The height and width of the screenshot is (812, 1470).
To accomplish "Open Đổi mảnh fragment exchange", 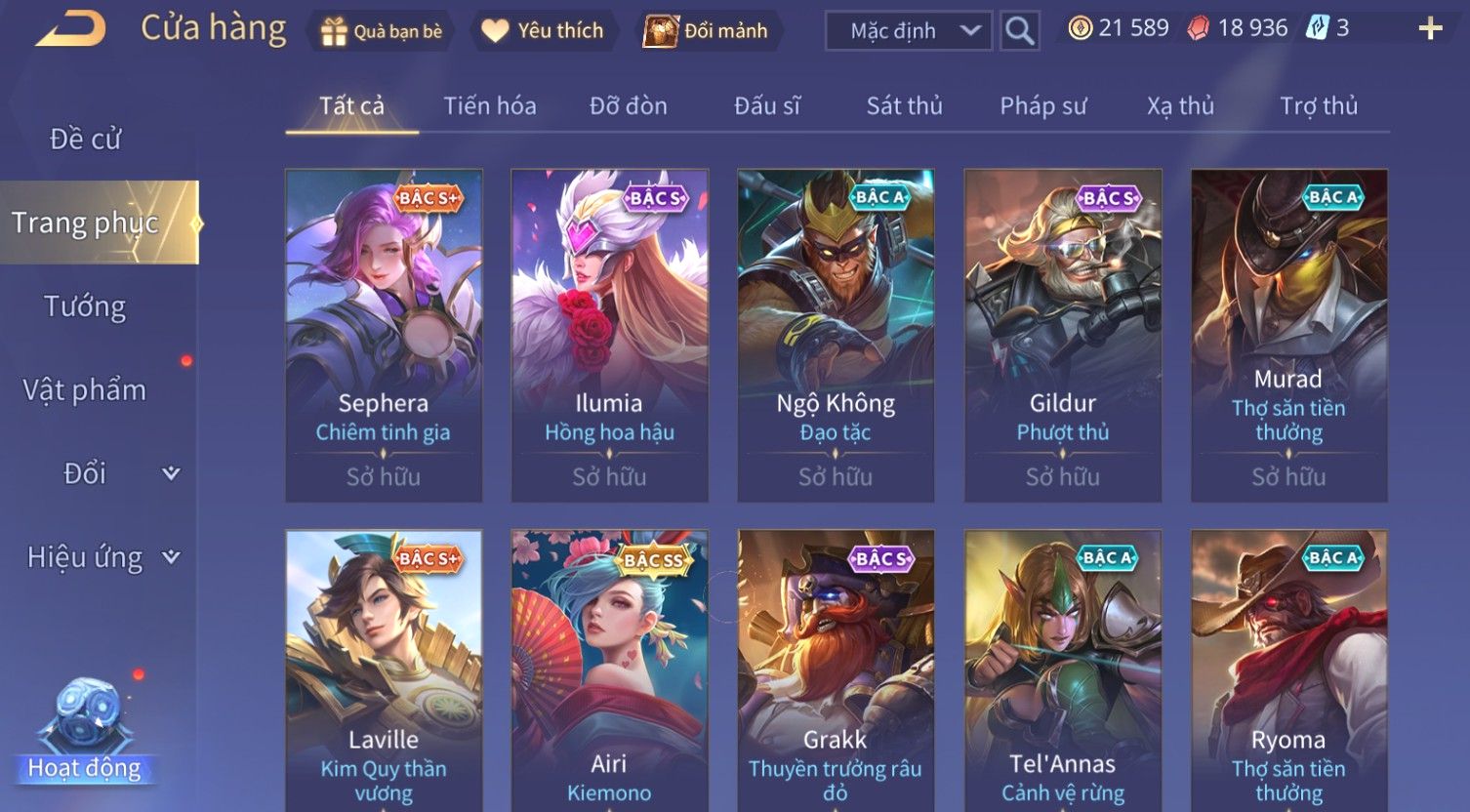I will [706, 31].
